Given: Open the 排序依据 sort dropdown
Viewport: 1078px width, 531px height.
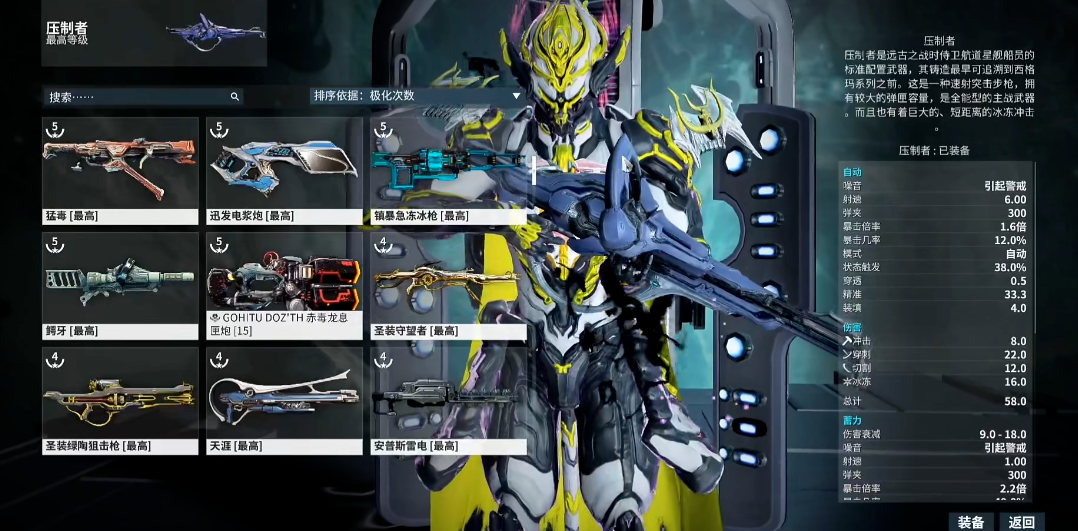Looking at the screenshot, I should point(418,96).
